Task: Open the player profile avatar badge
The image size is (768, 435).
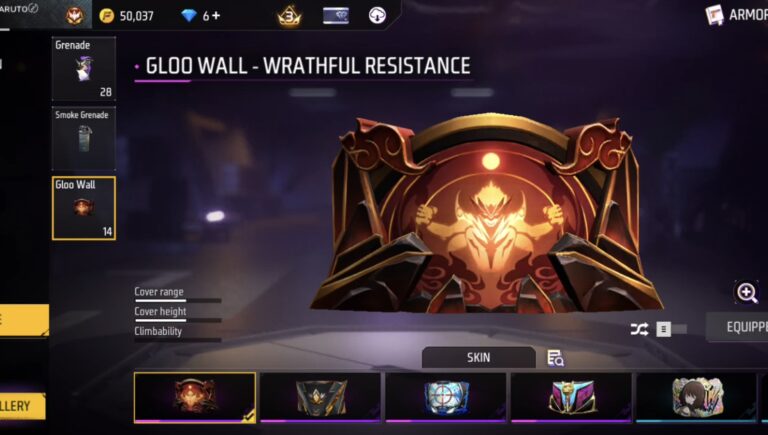Action: coord(76,16)
